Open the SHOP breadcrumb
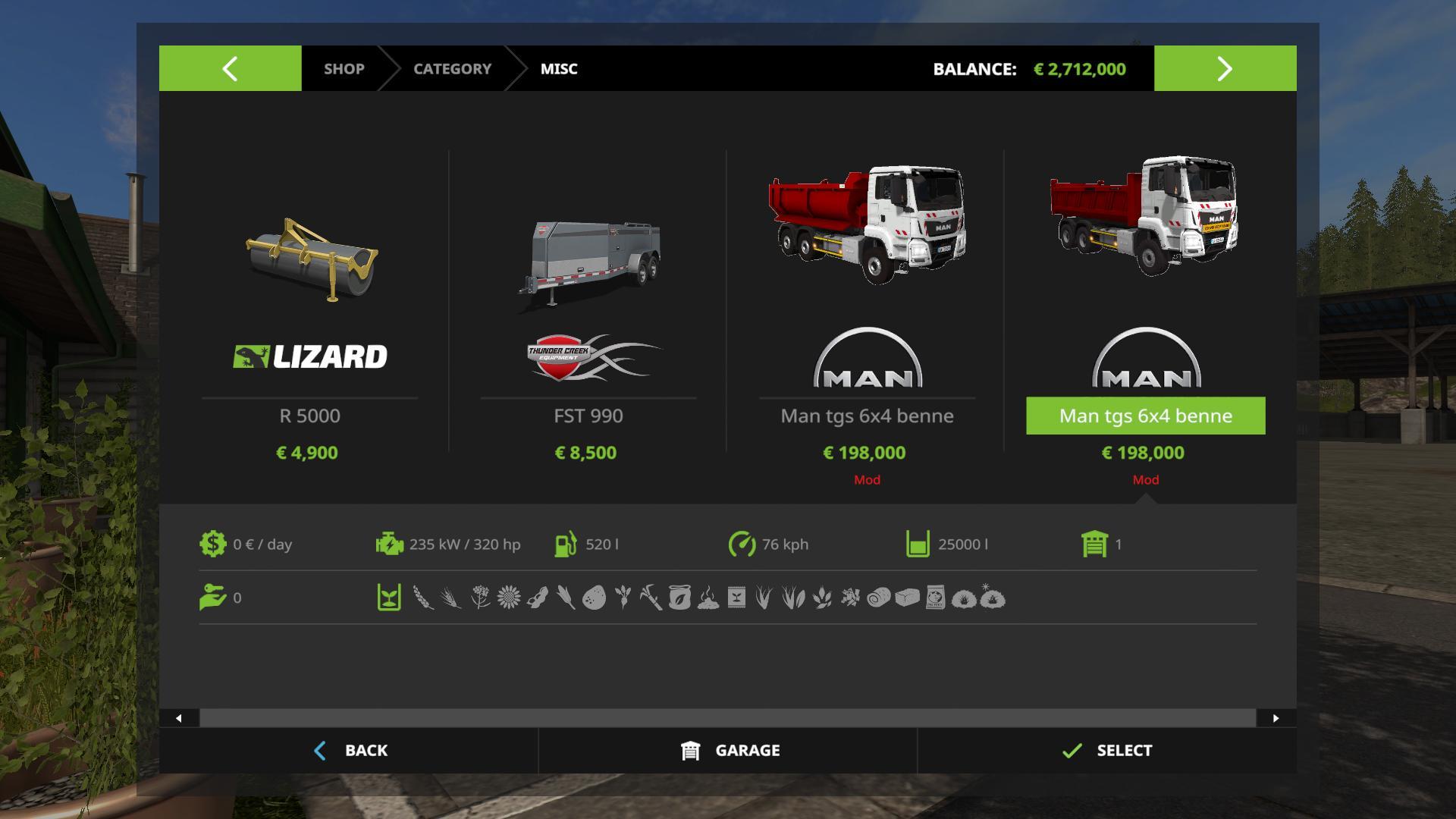1456x819 pixels. (344, 68)
